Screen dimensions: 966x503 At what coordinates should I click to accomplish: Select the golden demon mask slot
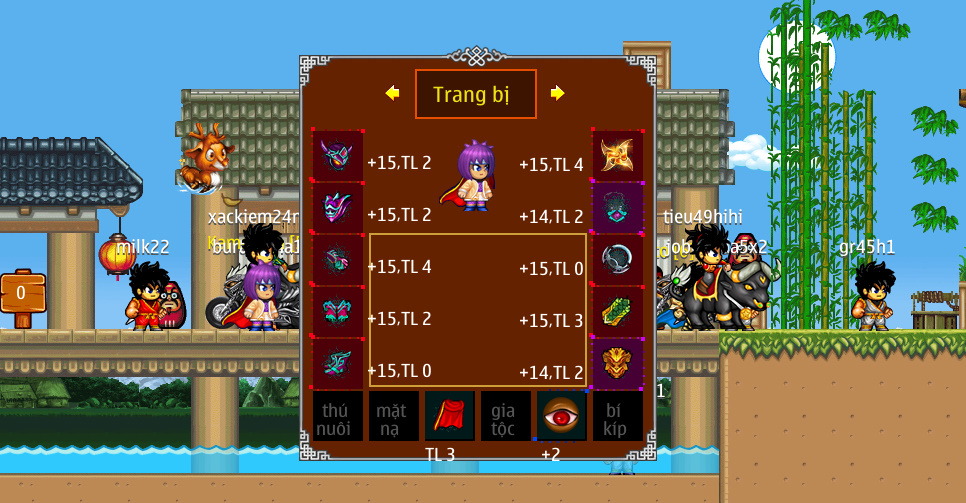(617, 364)
